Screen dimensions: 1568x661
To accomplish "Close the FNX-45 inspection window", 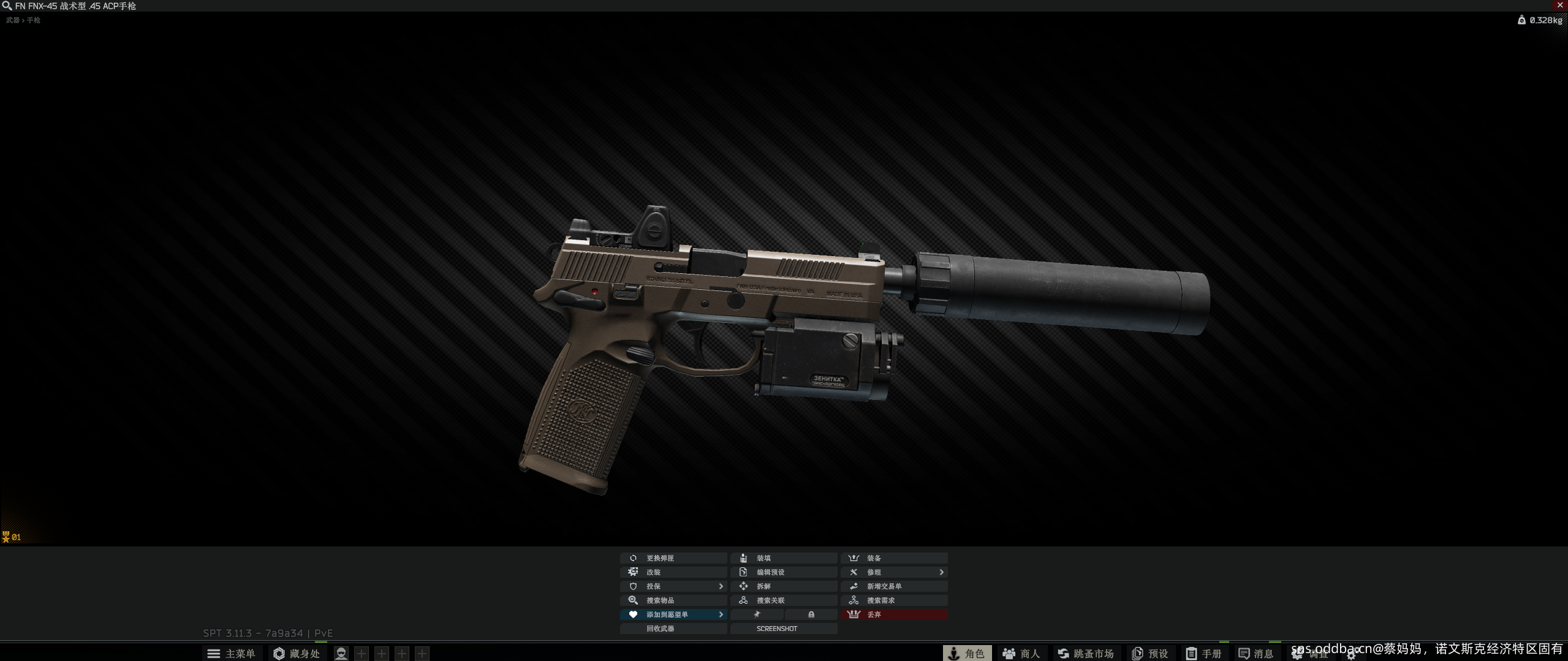I will point(1559,5).
